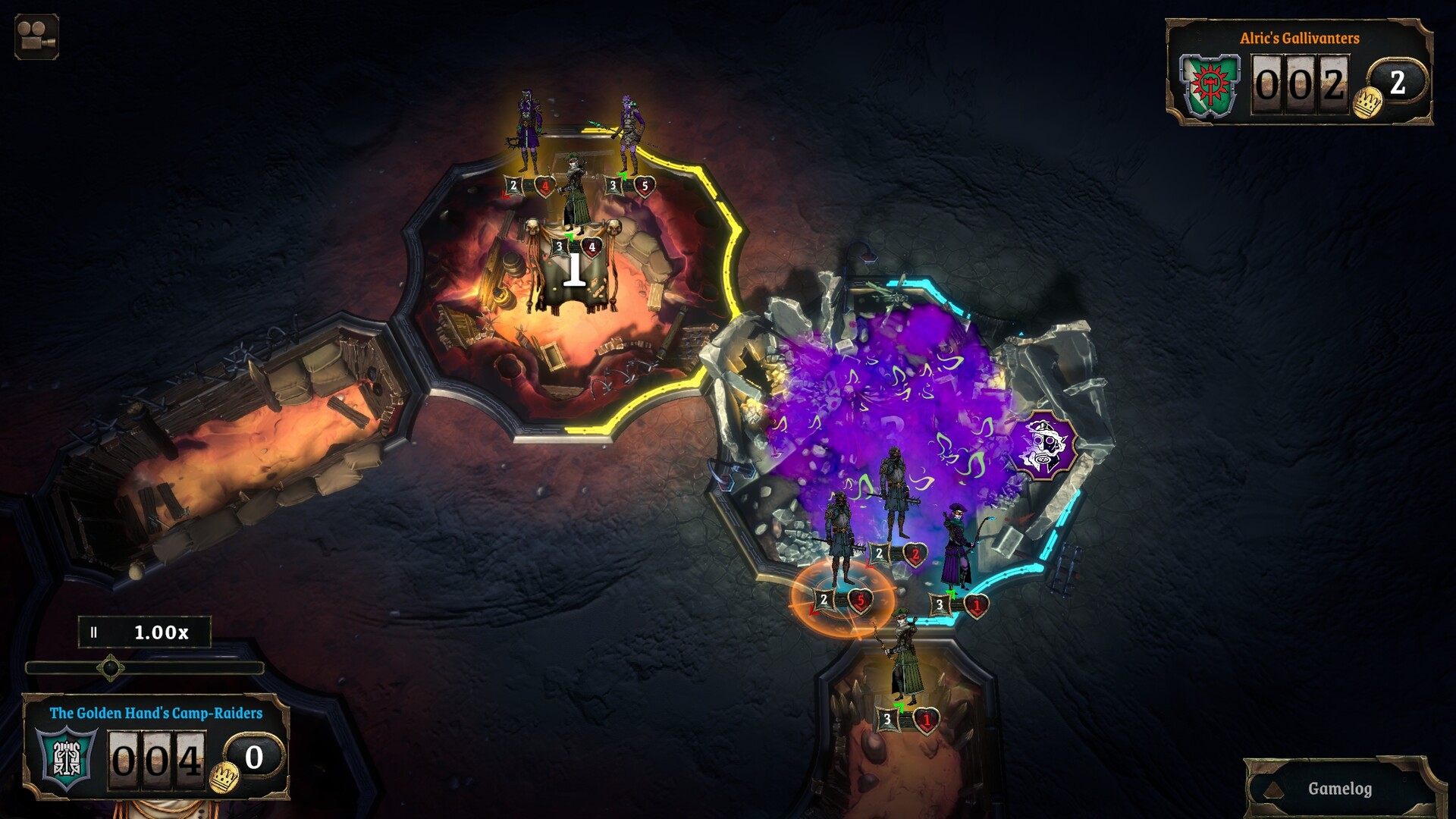Expand the Gamelog panel chevron

tap(1273, 789)
